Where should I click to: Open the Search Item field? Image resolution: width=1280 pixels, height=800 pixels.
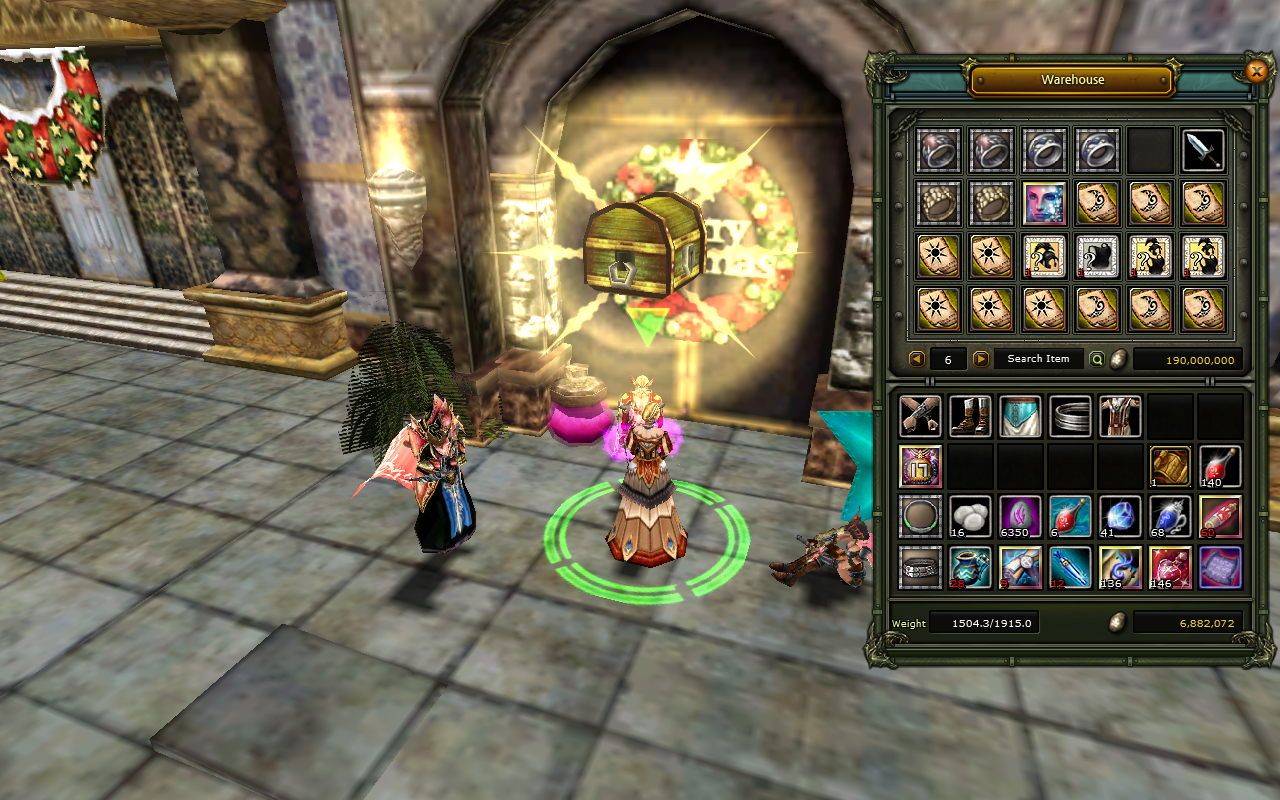point(1037,359)
